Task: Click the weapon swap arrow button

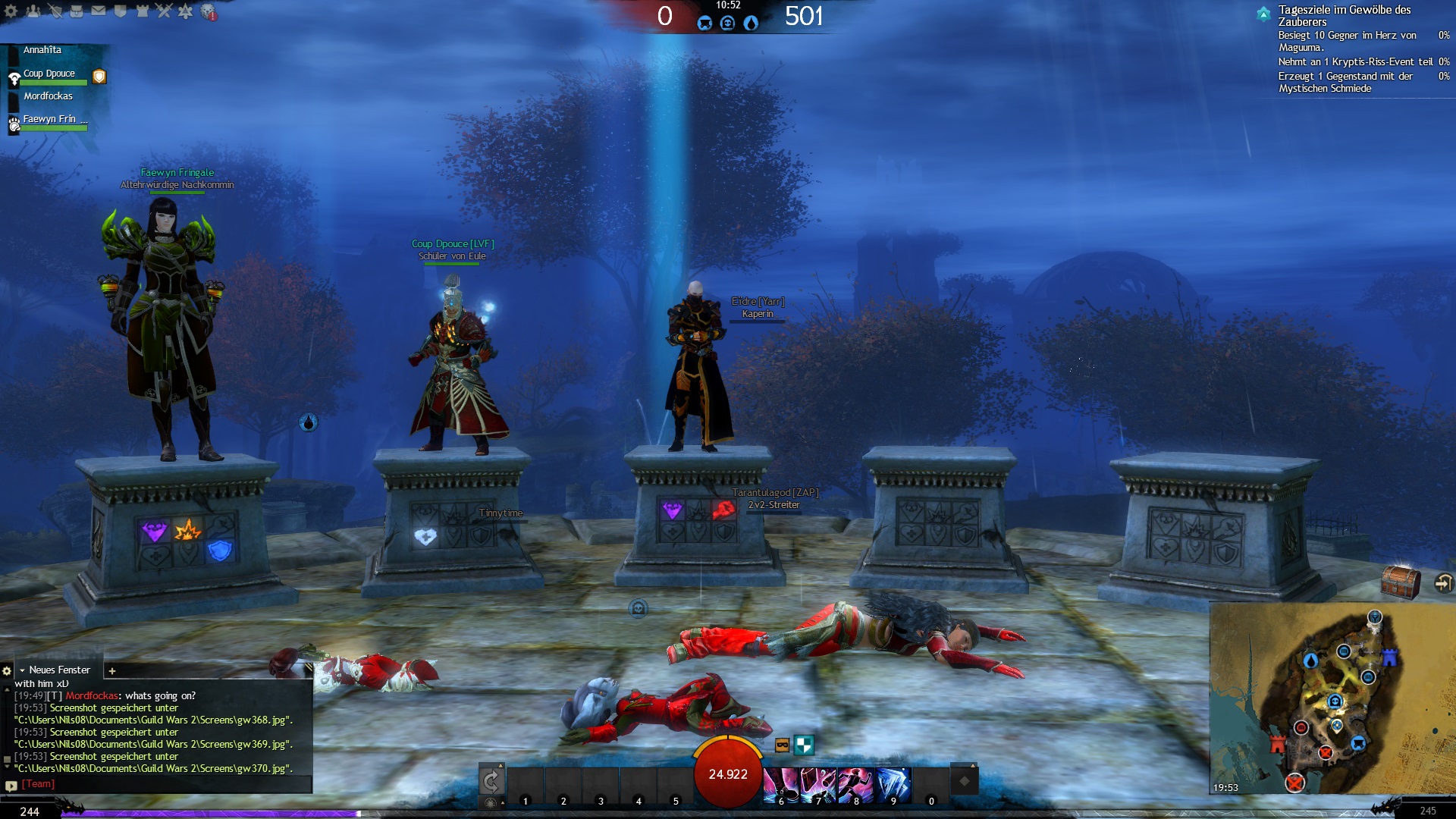Action: coord(491,780)
